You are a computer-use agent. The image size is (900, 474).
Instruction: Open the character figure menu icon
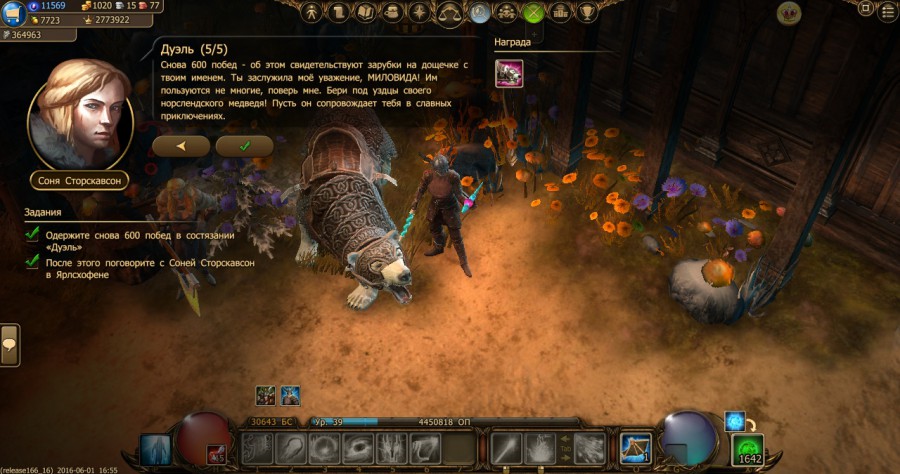(312, 13)
